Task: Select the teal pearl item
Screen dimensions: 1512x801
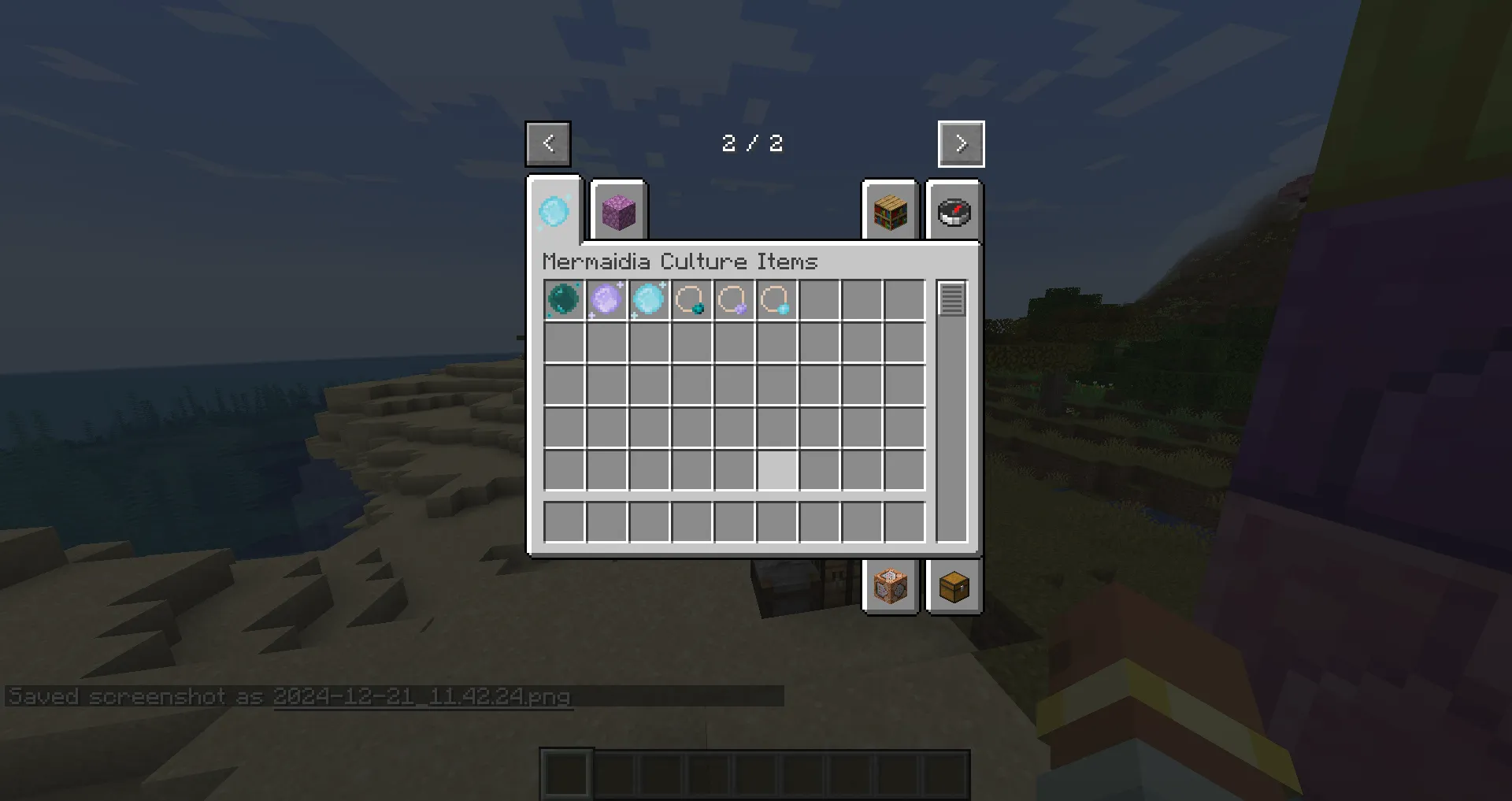Action: pyautogui.click(x=564, y=300)
